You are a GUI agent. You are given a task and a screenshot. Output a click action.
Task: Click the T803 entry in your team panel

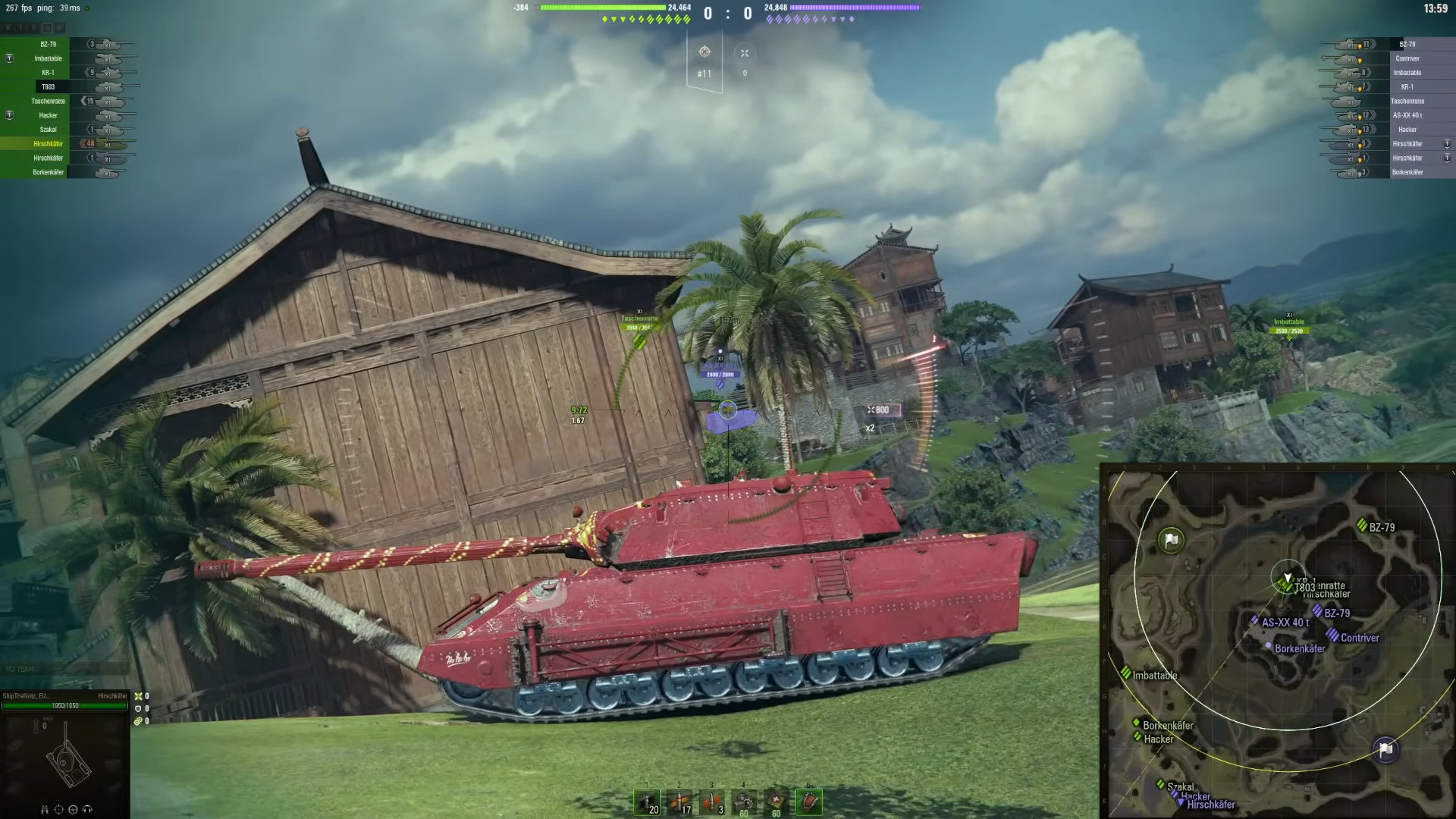point(49,86)
